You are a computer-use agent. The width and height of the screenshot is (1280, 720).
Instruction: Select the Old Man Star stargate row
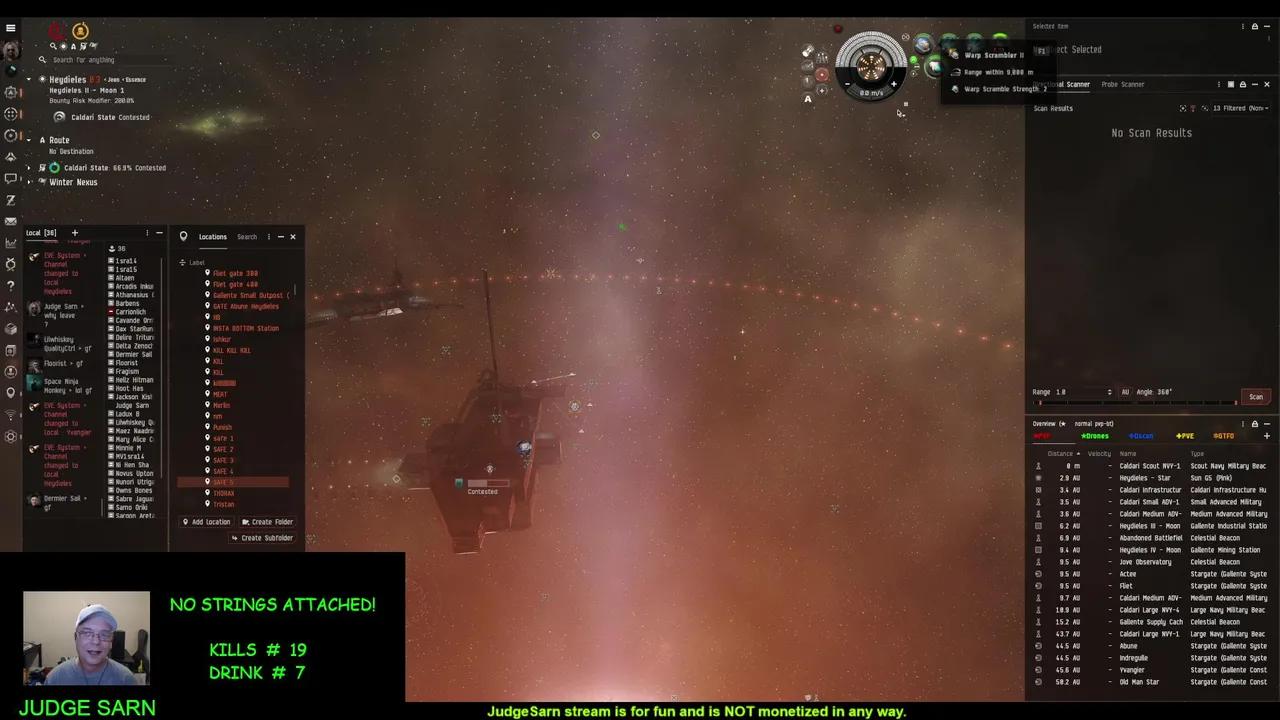pos(1139,682)
